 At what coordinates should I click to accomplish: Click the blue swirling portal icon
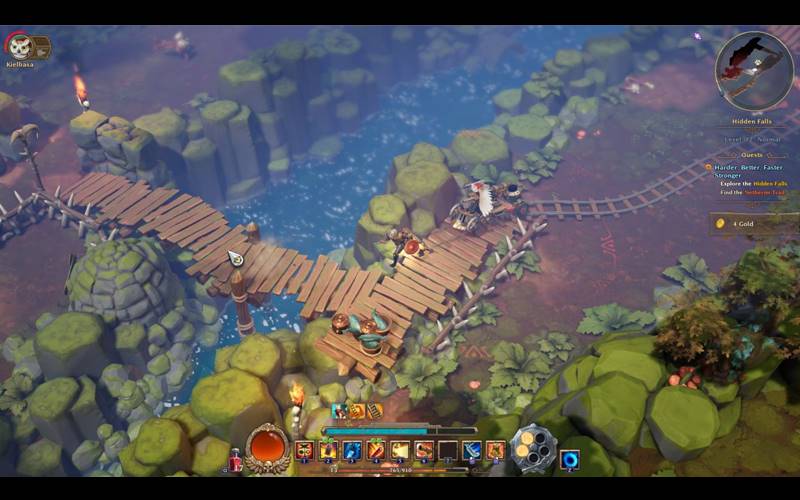point(570,459)
